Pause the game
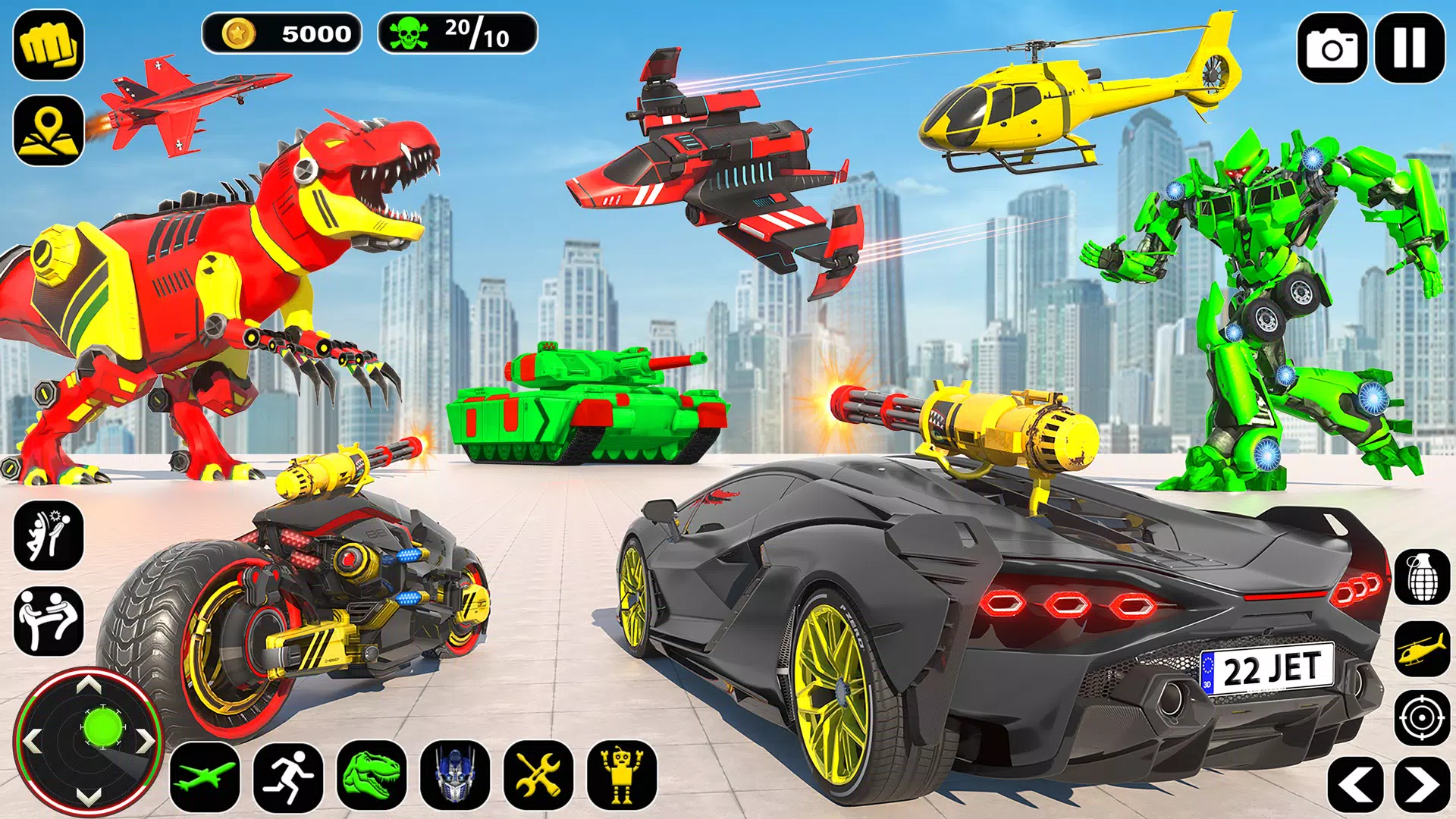1456x819 pixels. [x=1412, y=44]
